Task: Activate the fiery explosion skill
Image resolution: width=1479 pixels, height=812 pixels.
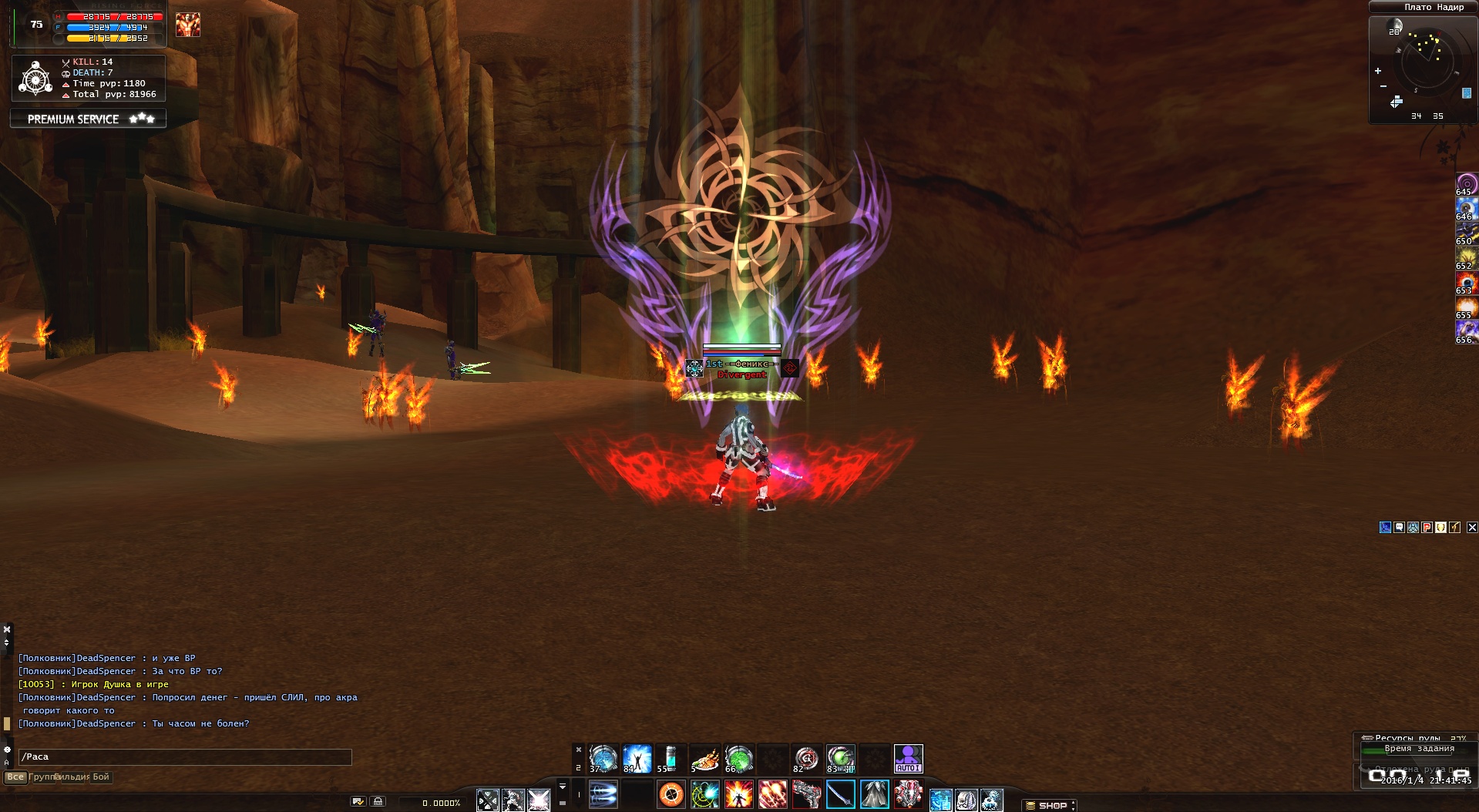Action: tap(738, 794)
